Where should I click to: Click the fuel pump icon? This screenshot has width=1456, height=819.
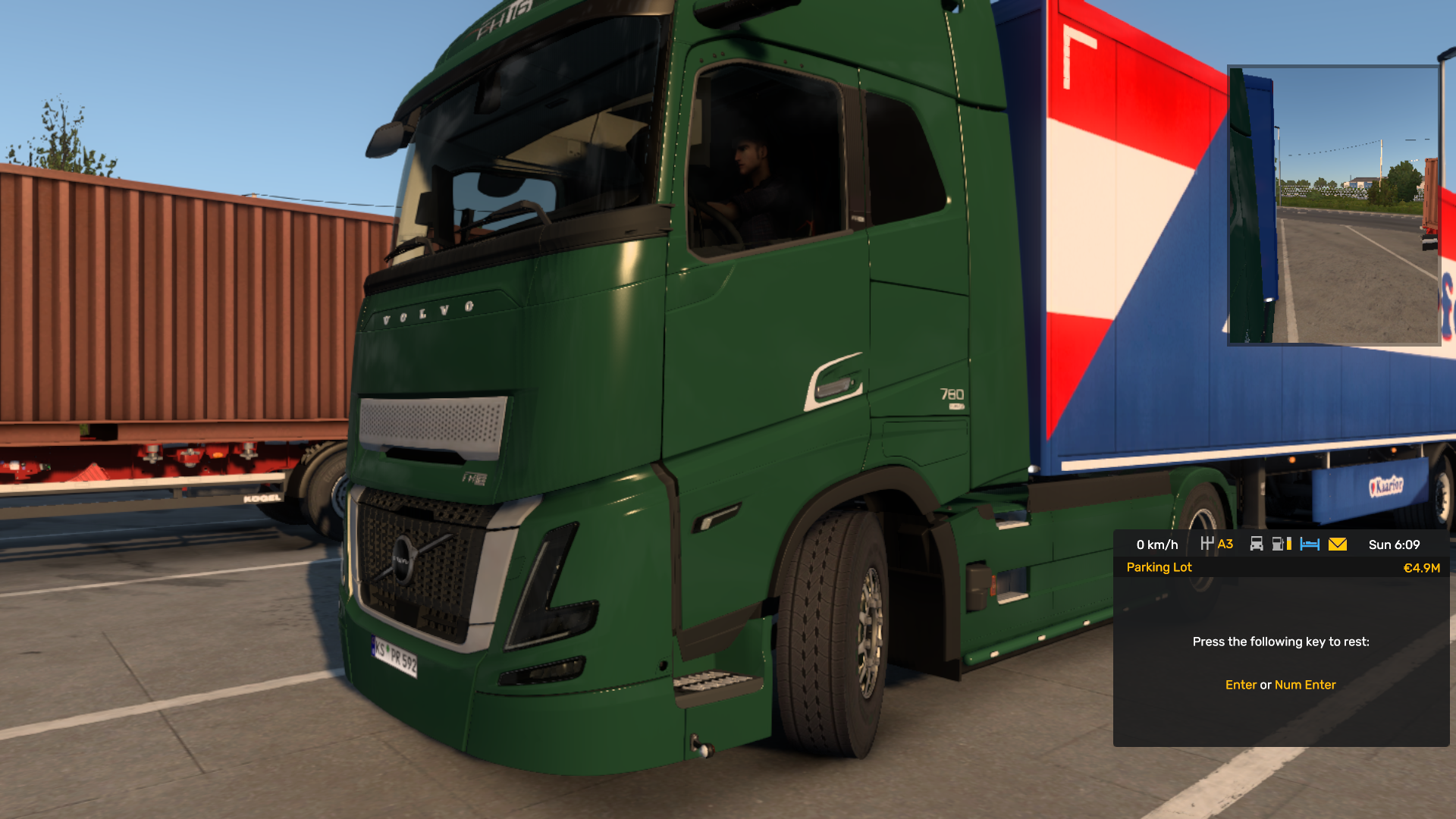(1278, 544)
